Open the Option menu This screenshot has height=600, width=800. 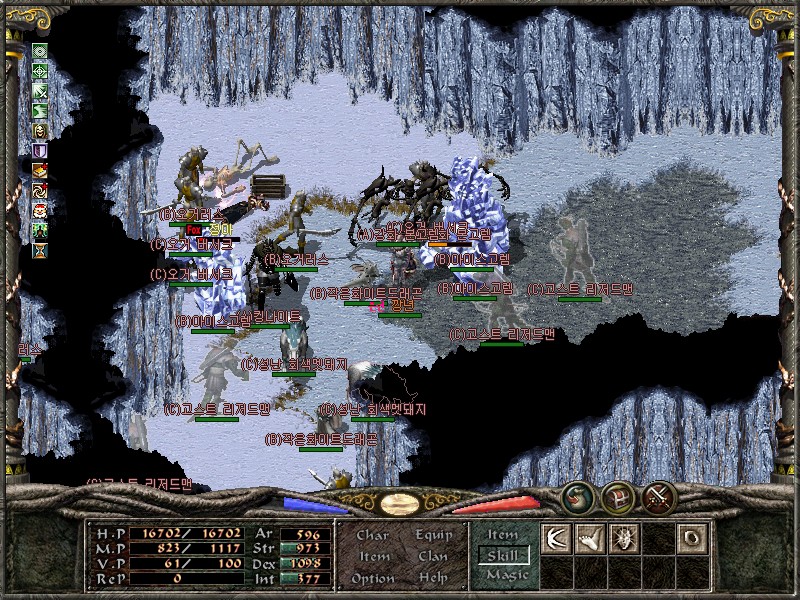pyautogui.click(x=373, y=578)
